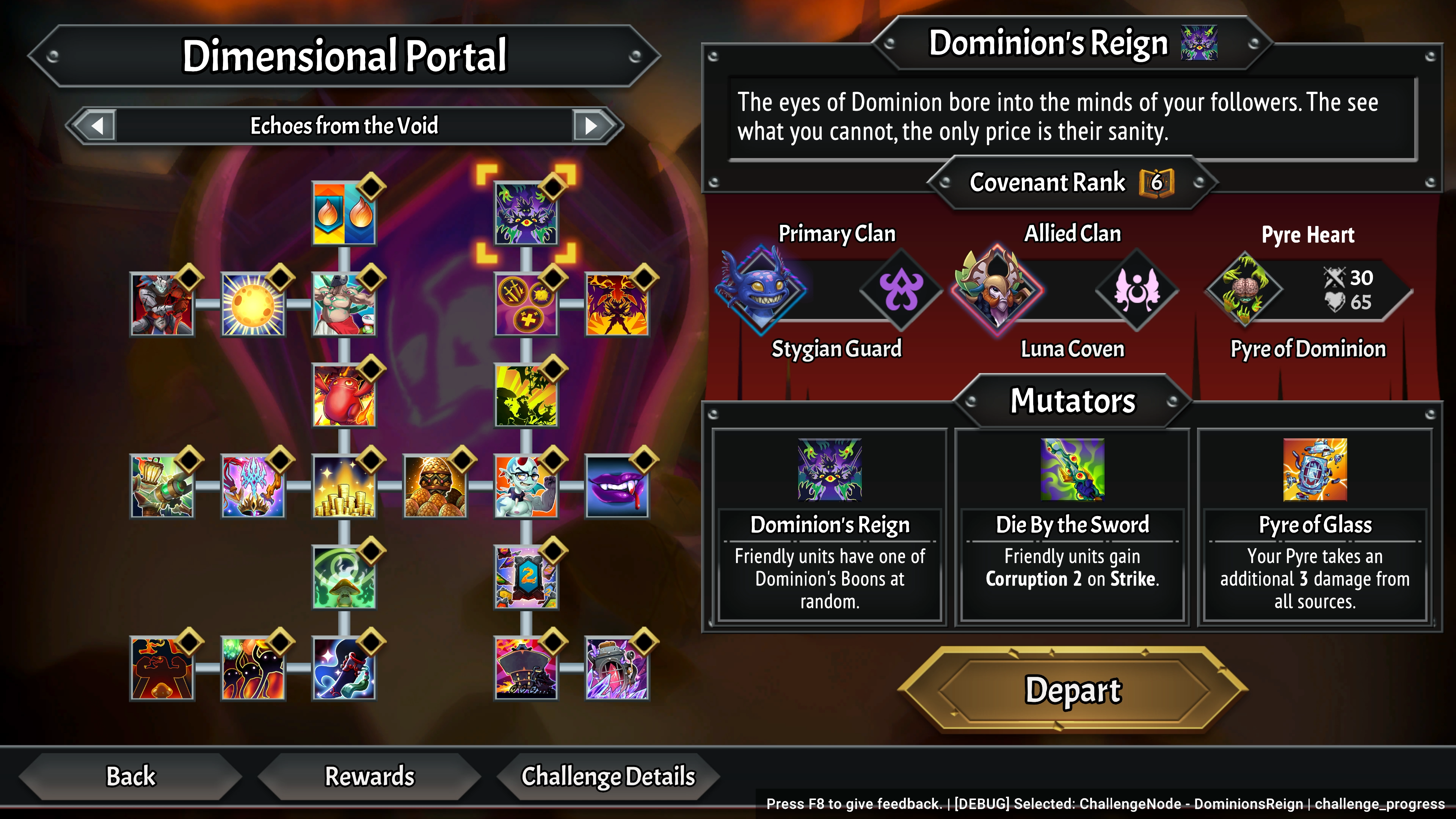Select the purple vampire lips challenge node

point(617,486)
